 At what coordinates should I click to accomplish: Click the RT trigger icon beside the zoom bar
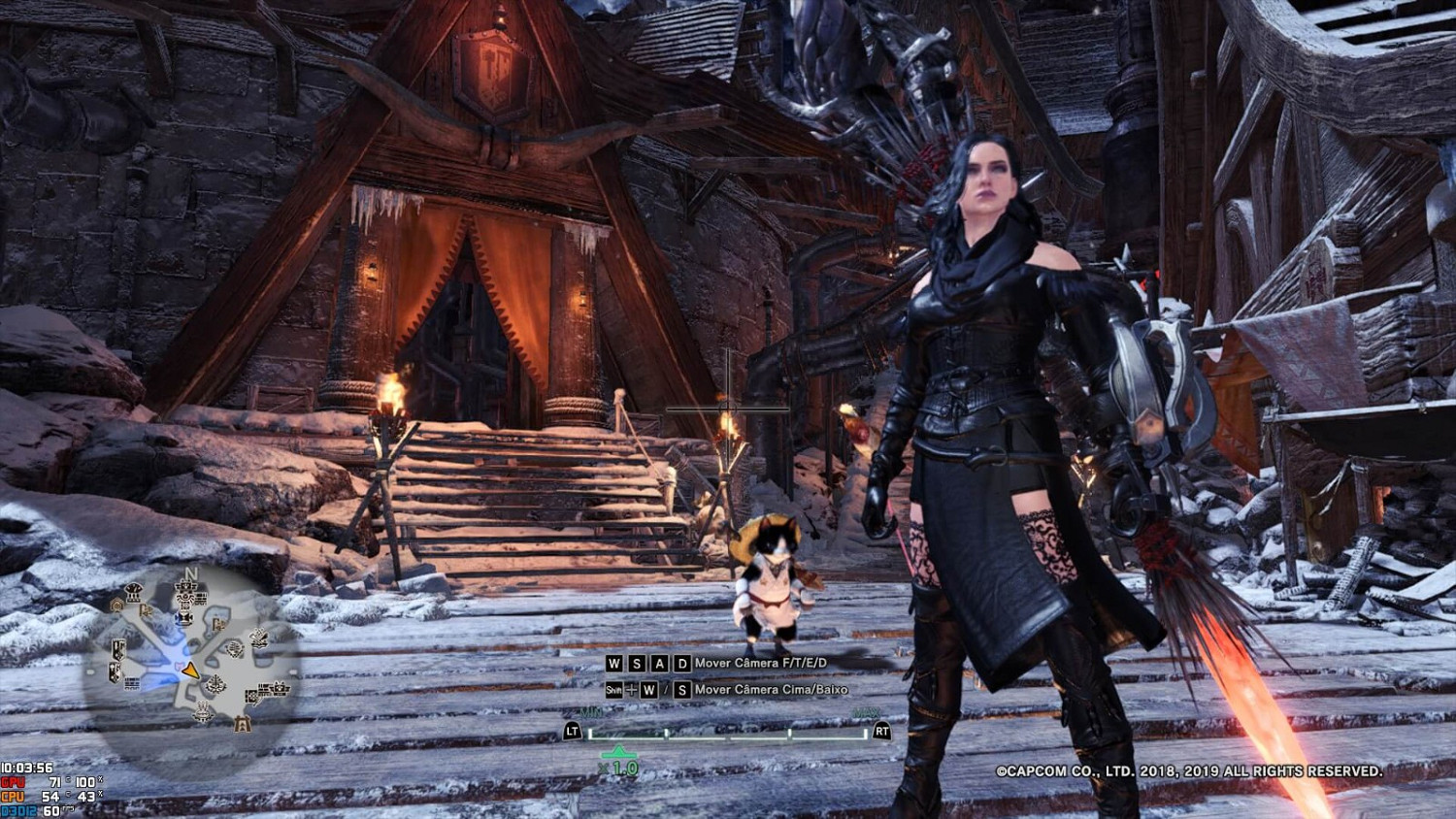(882, 732)
